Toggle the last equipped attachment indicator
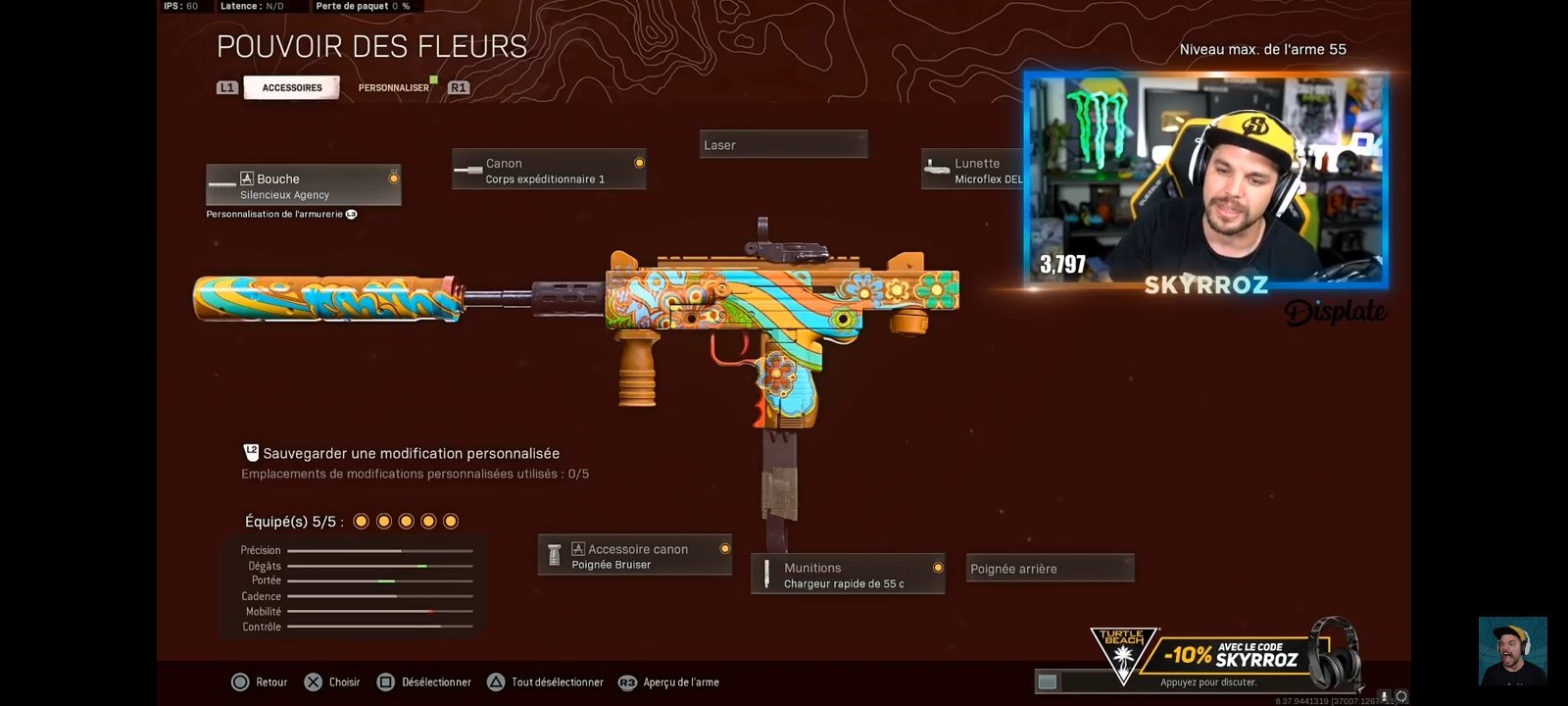The image size is (1568, 706). pyautogui.click(x=449, y=521)
